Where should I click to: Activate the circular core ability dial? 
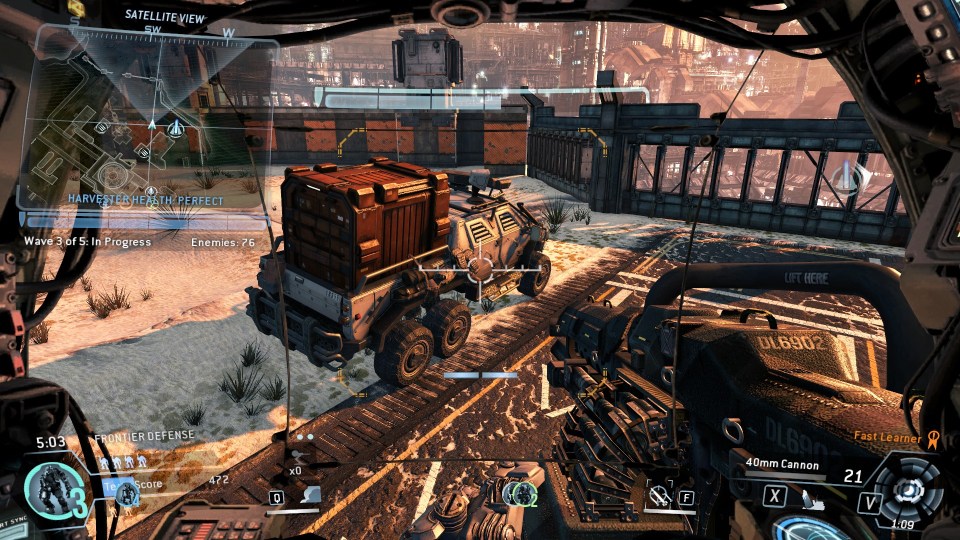point(908,491)
